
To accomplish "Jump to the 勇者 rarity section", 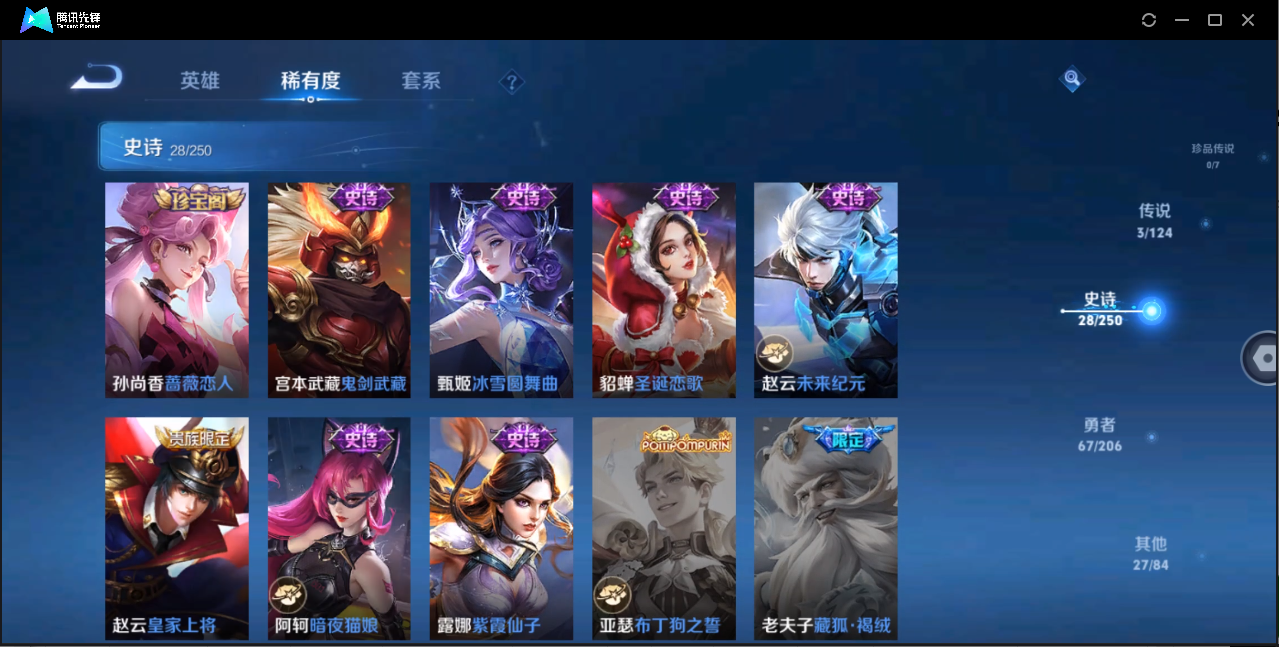I will (x=1100, y=434).
